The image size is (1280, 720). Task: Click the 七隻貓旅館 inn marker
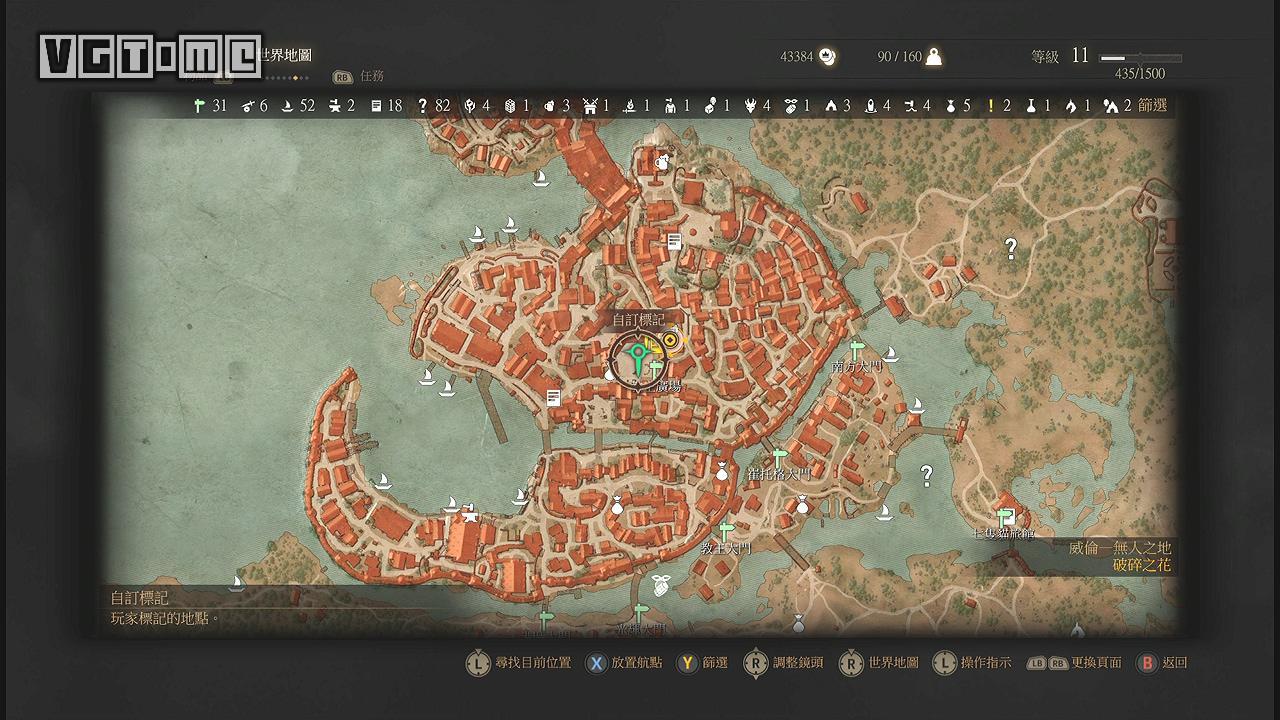1007,516
